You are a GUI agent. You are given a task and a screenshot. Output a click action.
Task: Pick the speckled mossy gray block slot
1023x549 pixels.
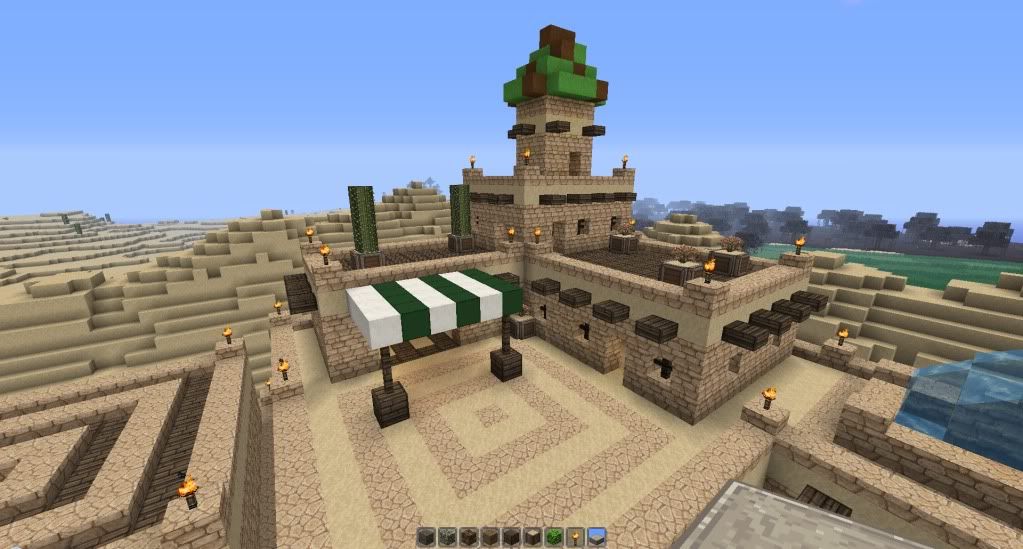coord(447,537)
